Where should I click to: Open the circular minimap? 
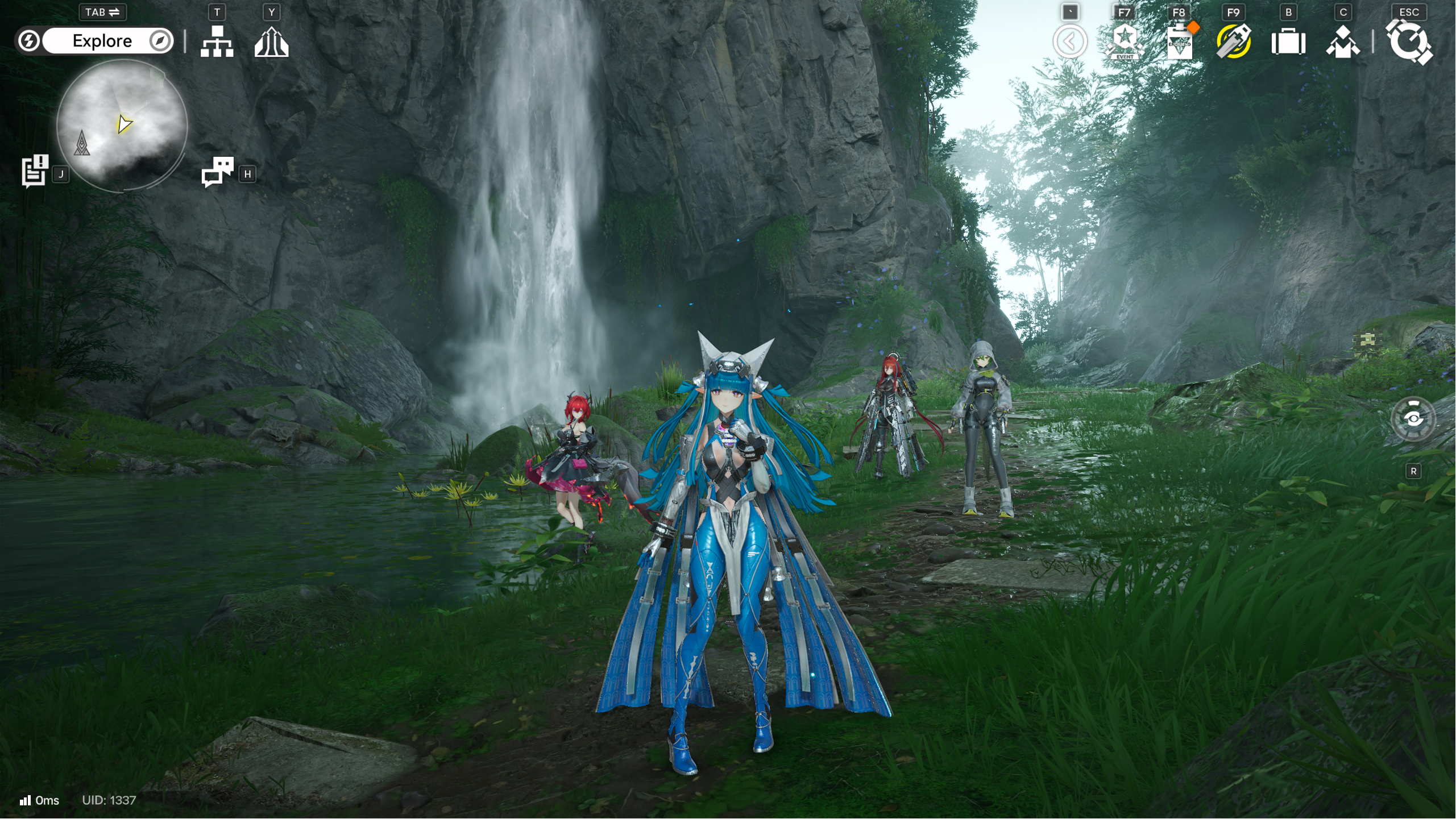[x=122, y=125]
